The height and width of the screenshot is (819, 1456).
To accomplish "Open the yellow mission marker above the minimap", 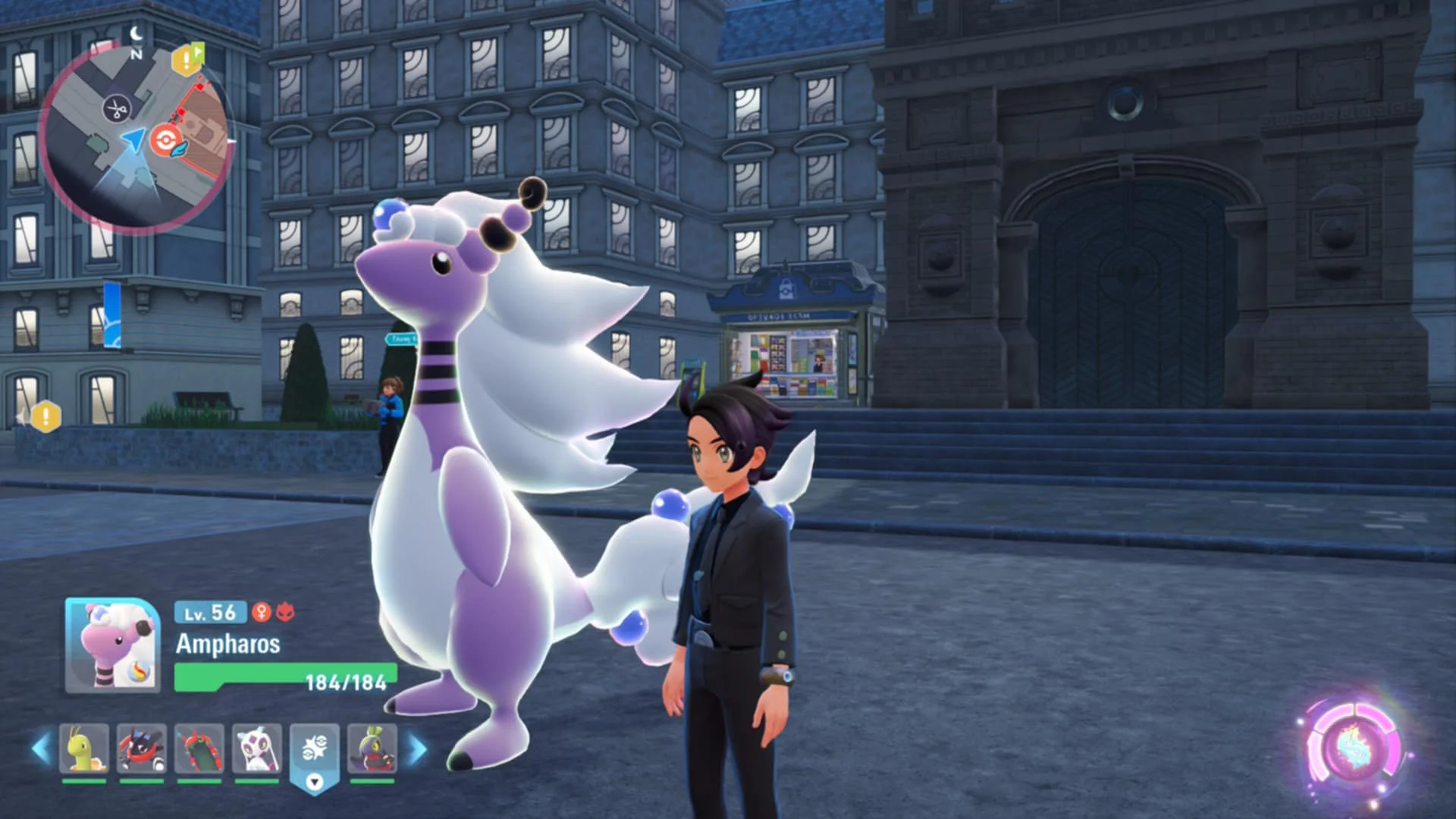I will click(187, 59).
